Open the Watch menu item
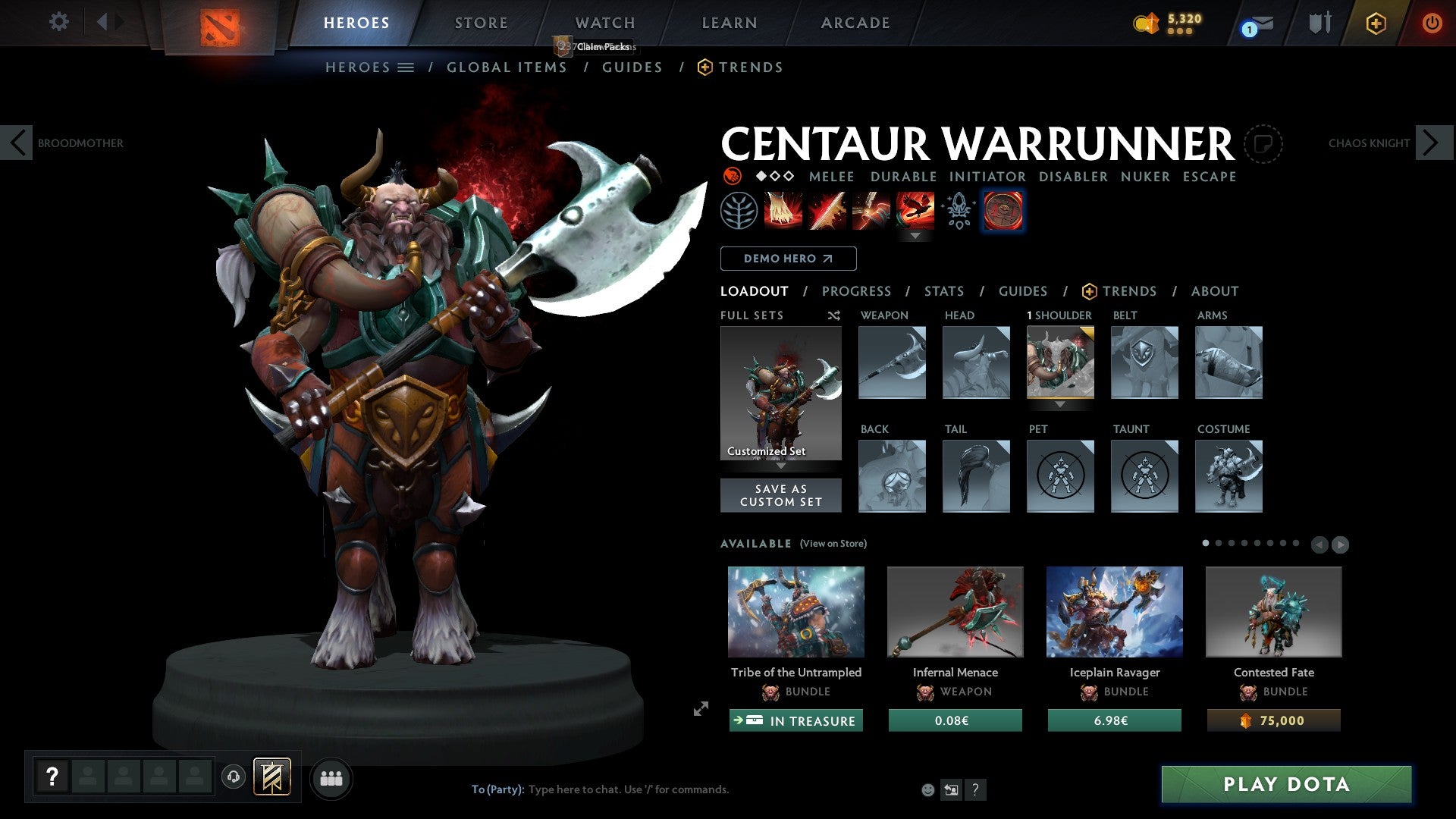Viewport: 1456px width, 819px height. (x=604, y=23)
